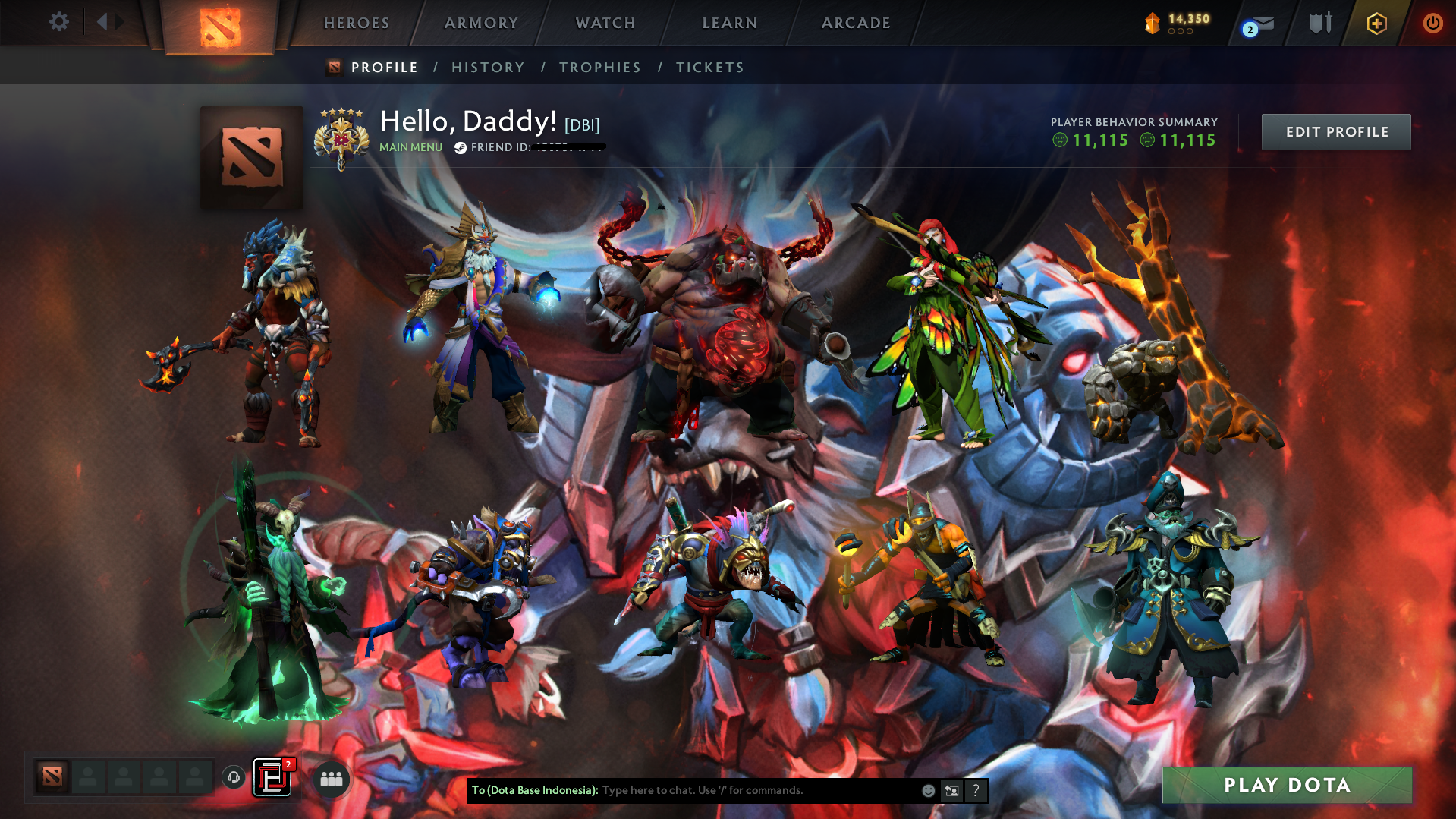Click the gold plus hexagon icon
Image resolution: width=1456 pixels, height=819 pixels.
click(x=1377, y=24)
